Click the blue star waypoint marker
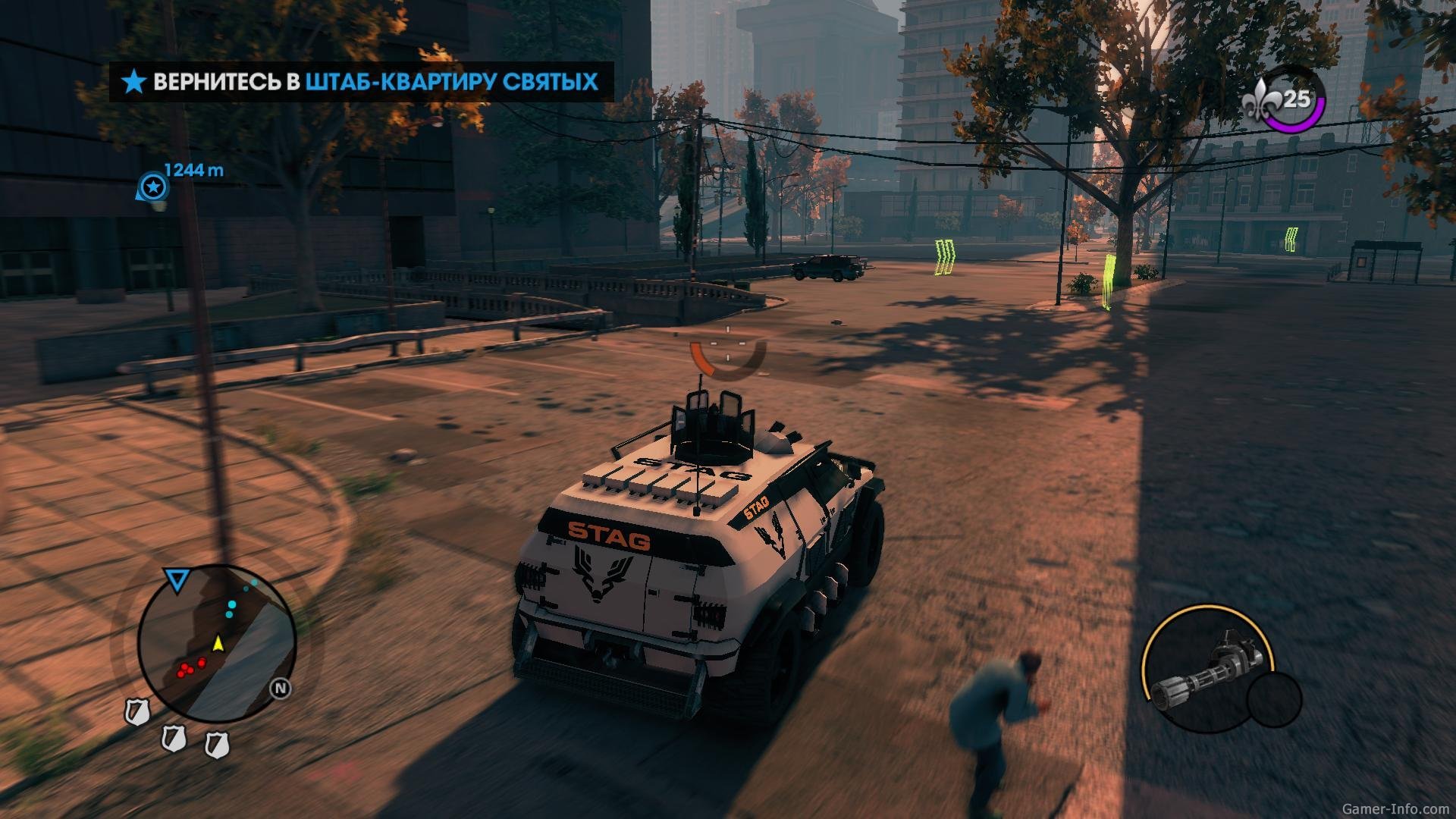Image resolution: width=1456 pixels, height=819 pixels. click(x=154, y=187)
